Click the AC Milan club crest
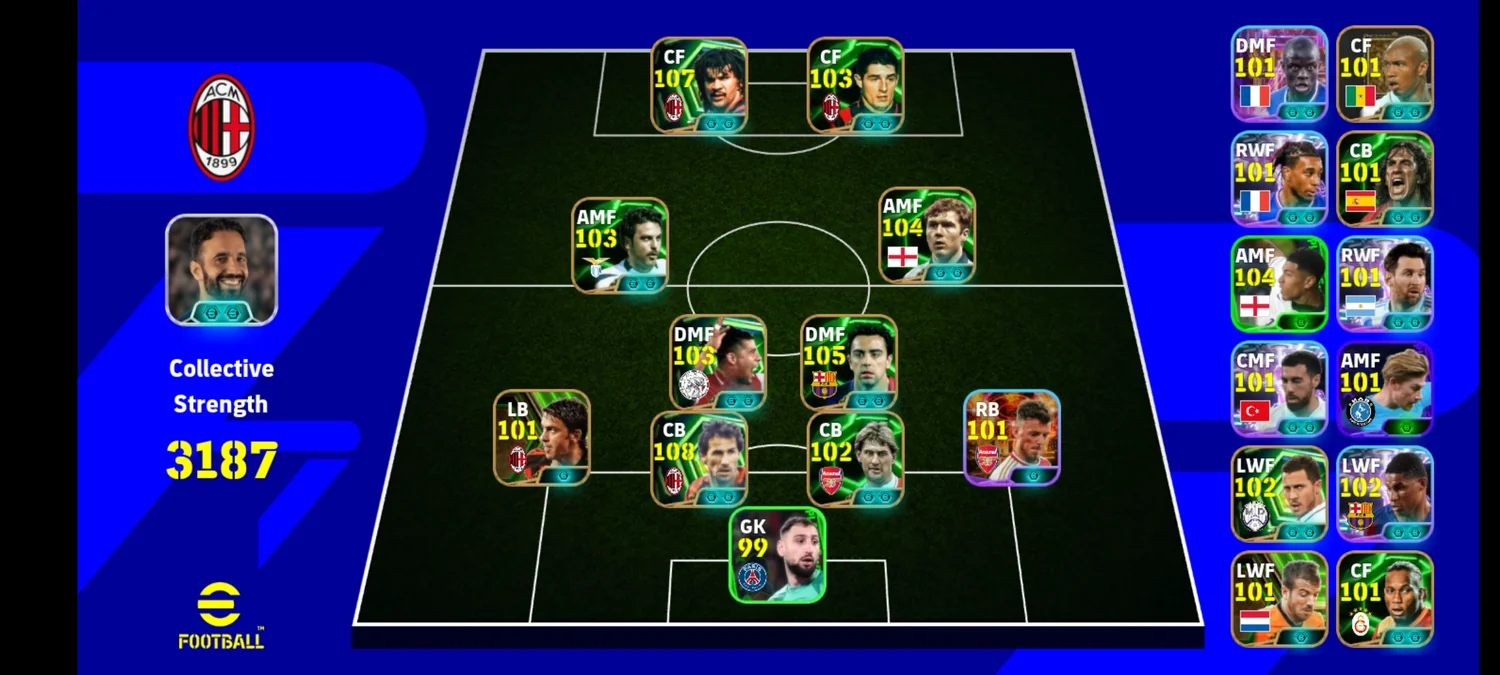This screenshot has width=1500, height=675. click(221, 127)
